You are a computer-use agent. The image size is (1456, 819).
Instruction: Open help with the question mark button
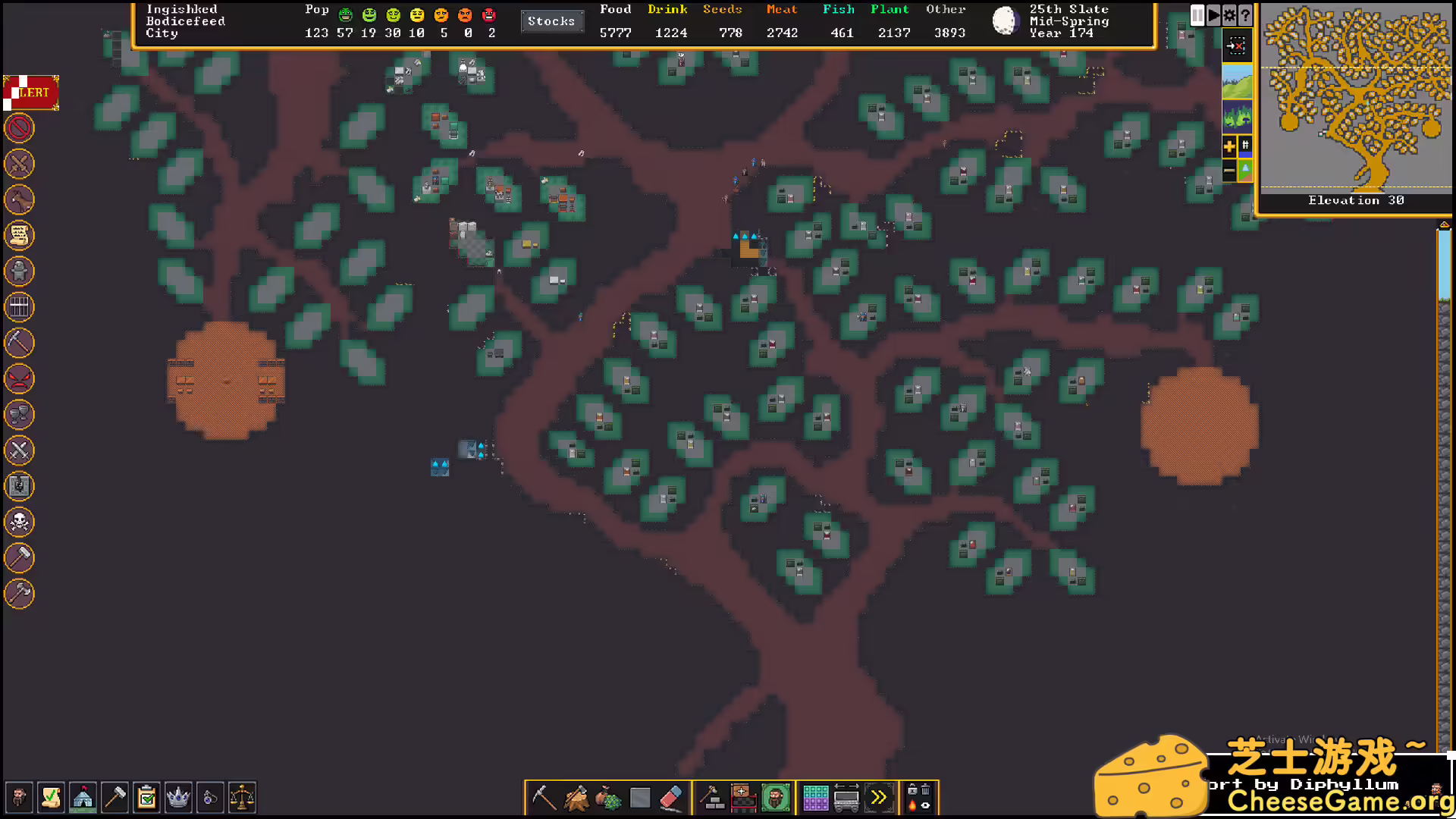point(1245,14)
